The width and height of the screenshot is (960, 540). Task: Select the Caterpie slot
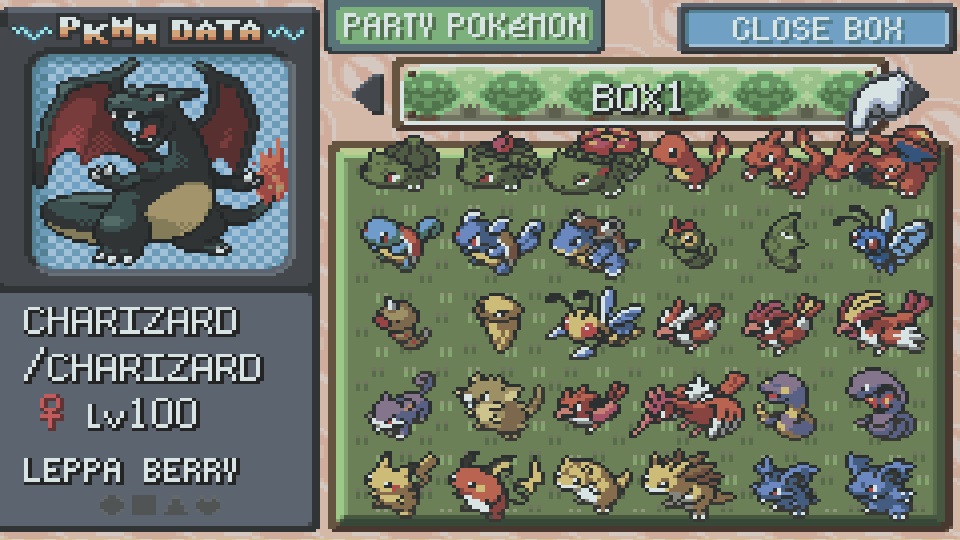click(x=686, y=240)
